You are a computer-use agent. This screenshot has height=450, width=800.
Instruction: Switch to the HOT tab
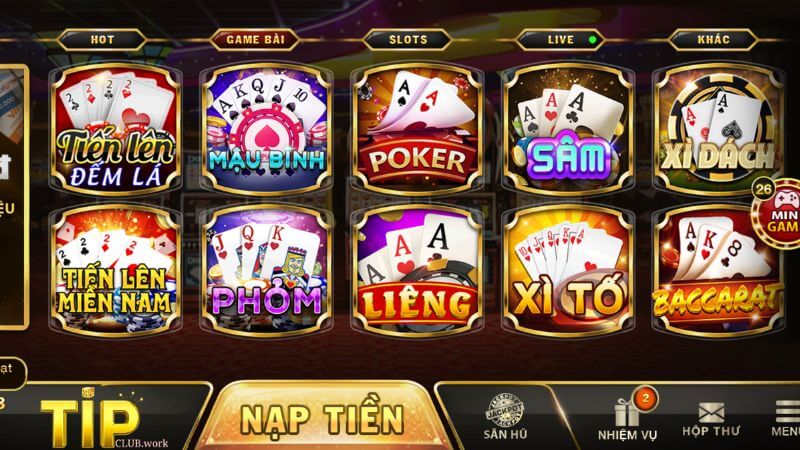click(x=102, y=40)
